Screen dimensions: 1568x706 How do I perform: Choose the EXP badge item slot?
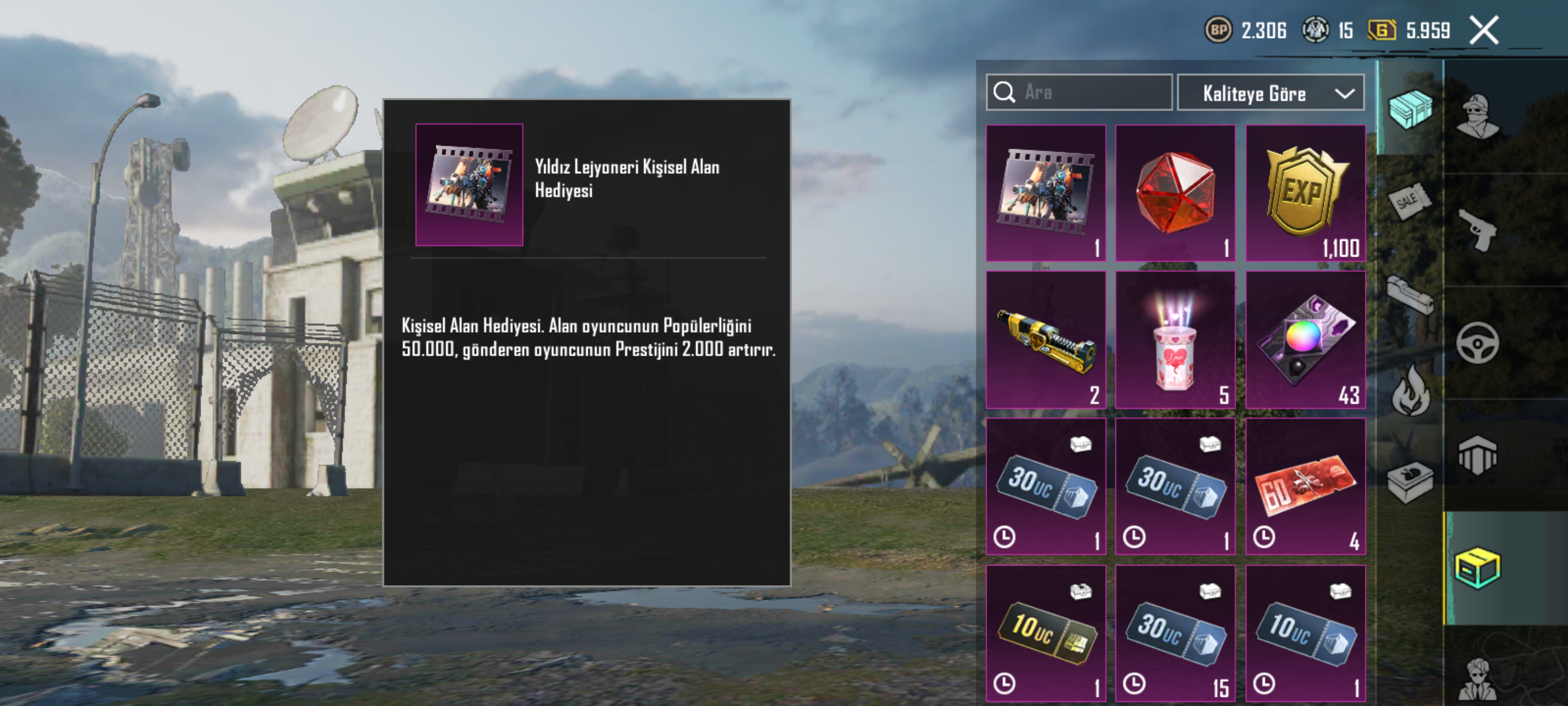pyautogui.click(x=1305, y=193)
